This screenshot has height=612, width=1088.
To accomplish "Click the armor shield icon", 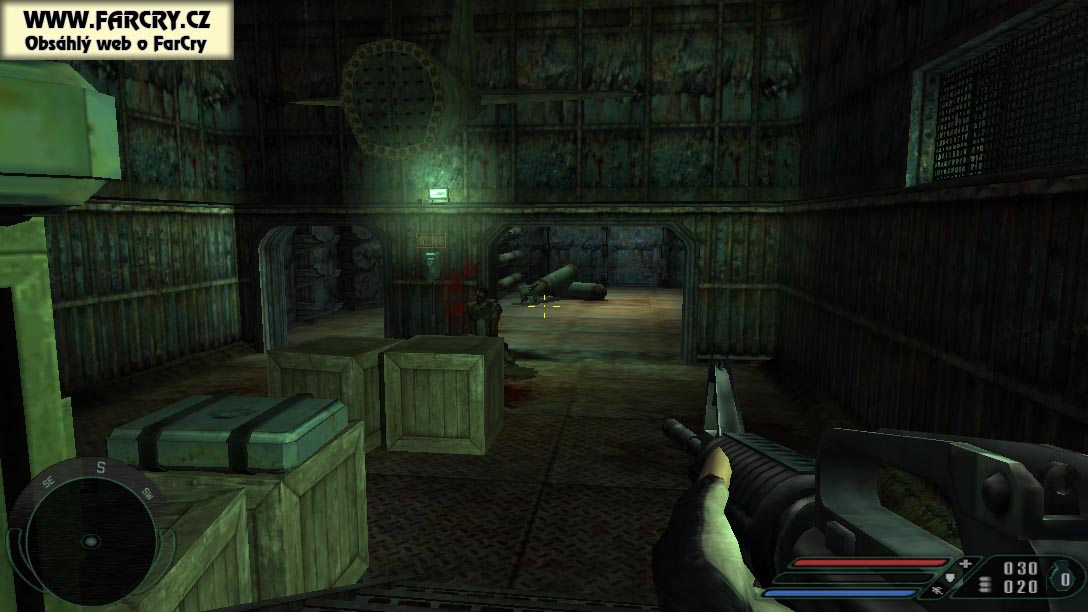I will point(948,577).
